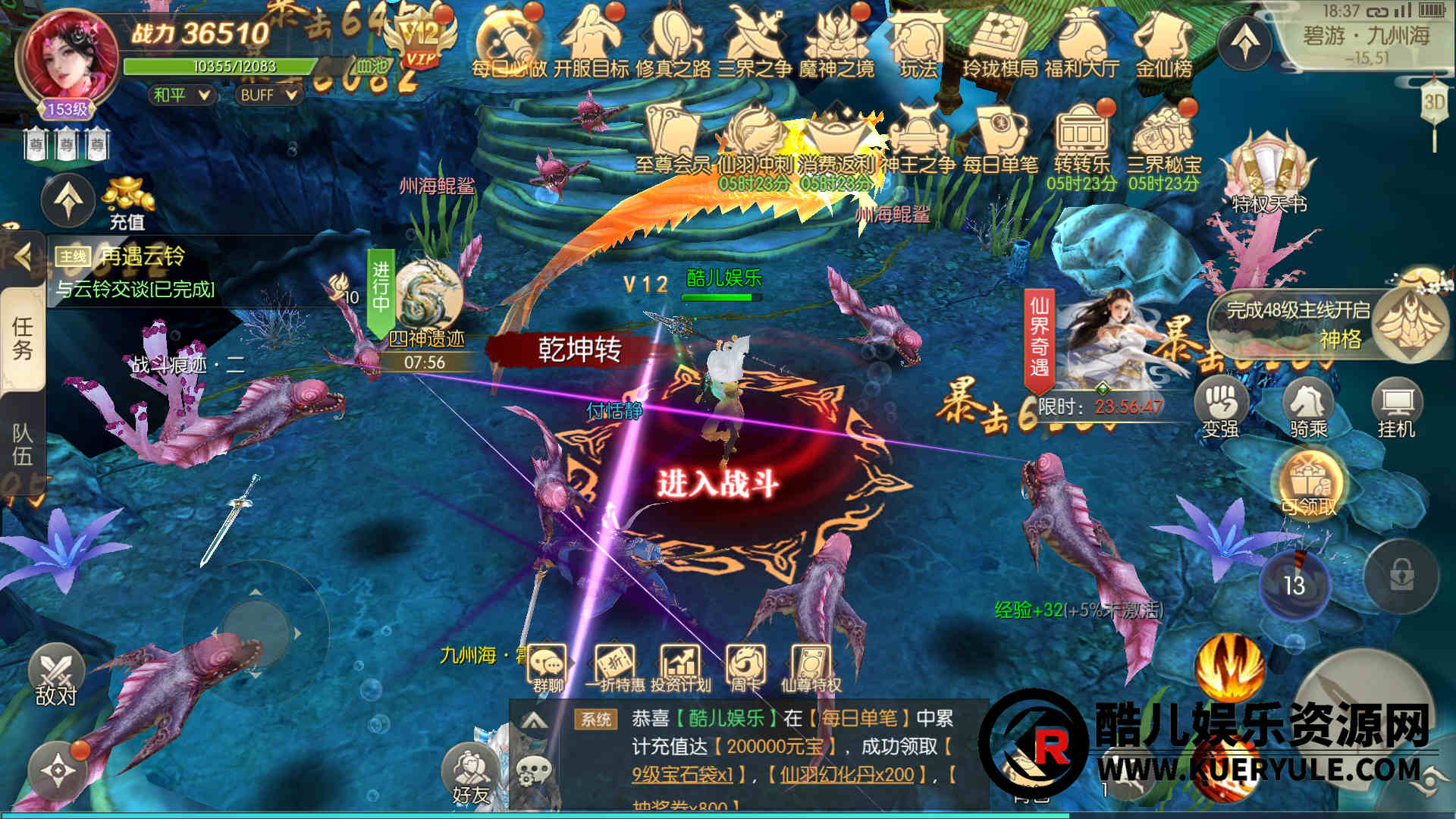Toggle the 3D camera view tag
Image resolution: width=1456 pixels, height=819 pixels.
point(1433,102)
